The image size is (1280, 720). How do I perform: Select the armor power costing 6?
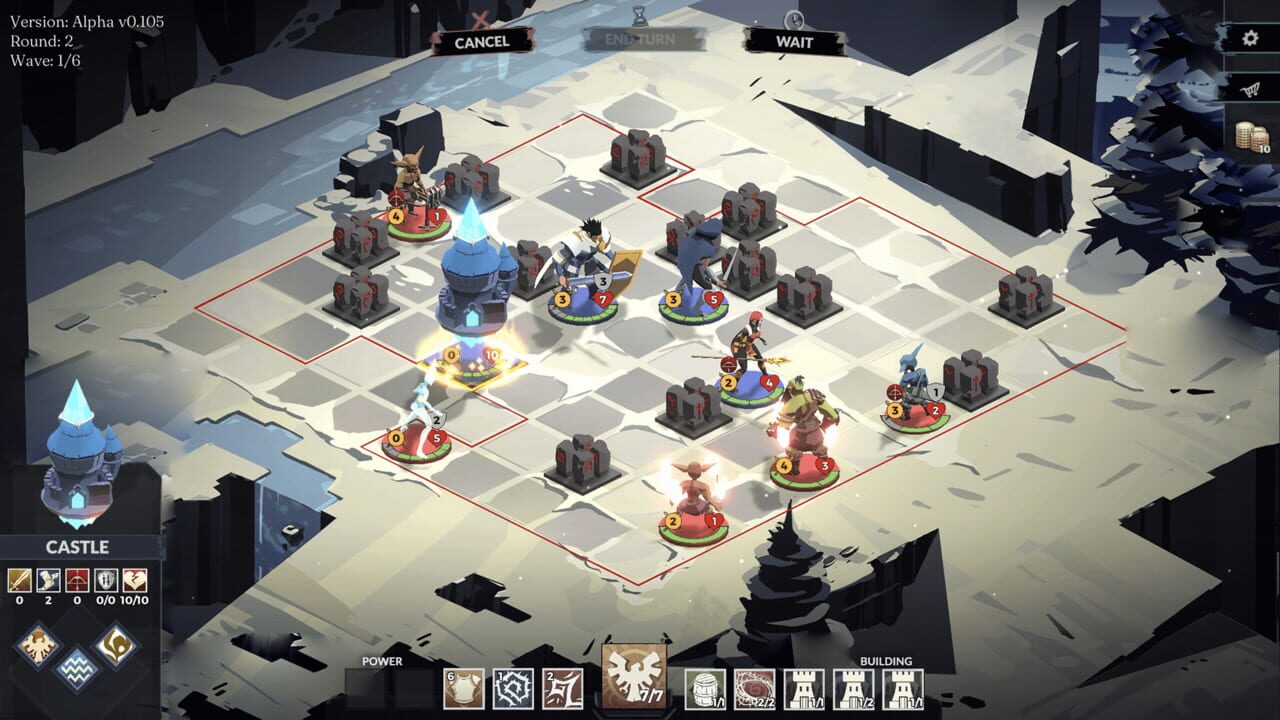point(462,687)
